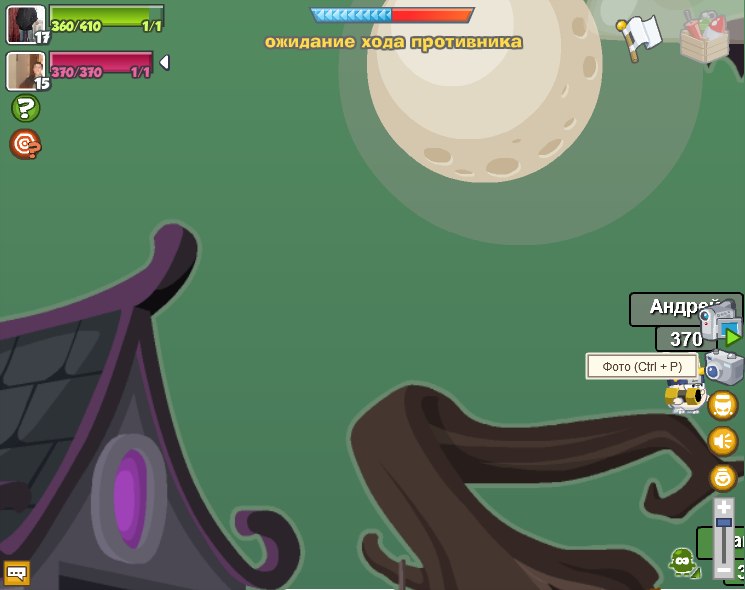The image size is (745, 590).
Task: Click the green creature emote icon
Action: tap(683, 563)
